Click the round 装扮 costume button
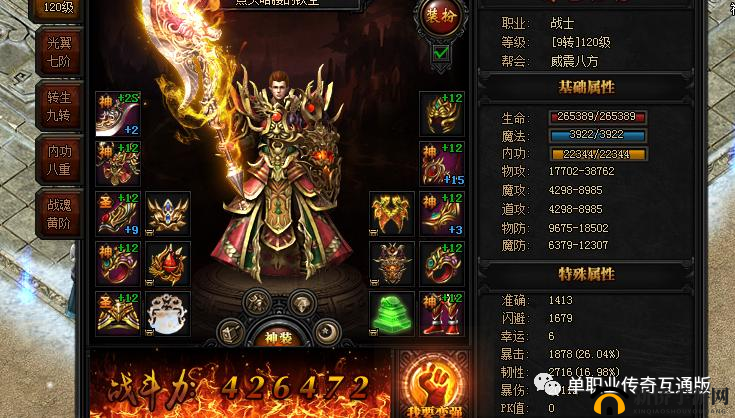The width and height of the screenshot is (735, 418). click(x=442, y=16)
